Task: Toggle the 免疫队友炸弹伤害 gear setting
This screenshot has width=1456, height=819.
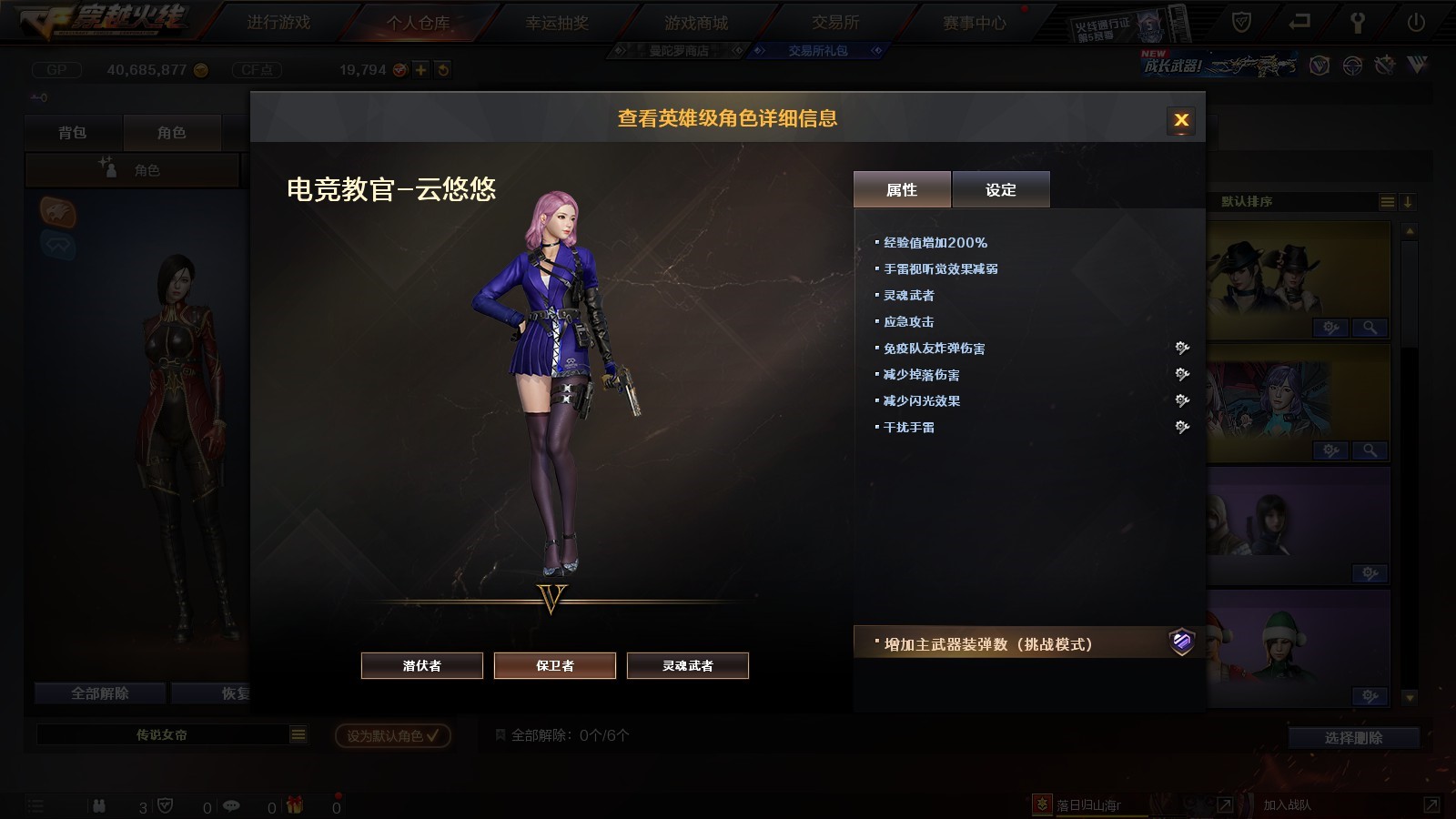Action: [x=1182, y=348]
